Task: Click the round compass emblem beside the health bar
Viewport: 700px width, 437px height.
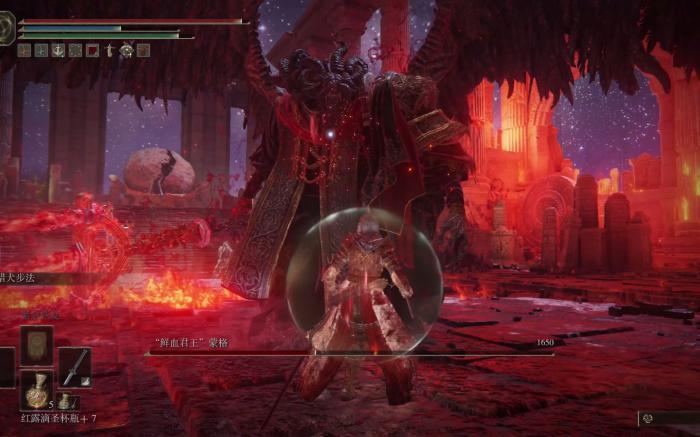Action: coord(8,28)
